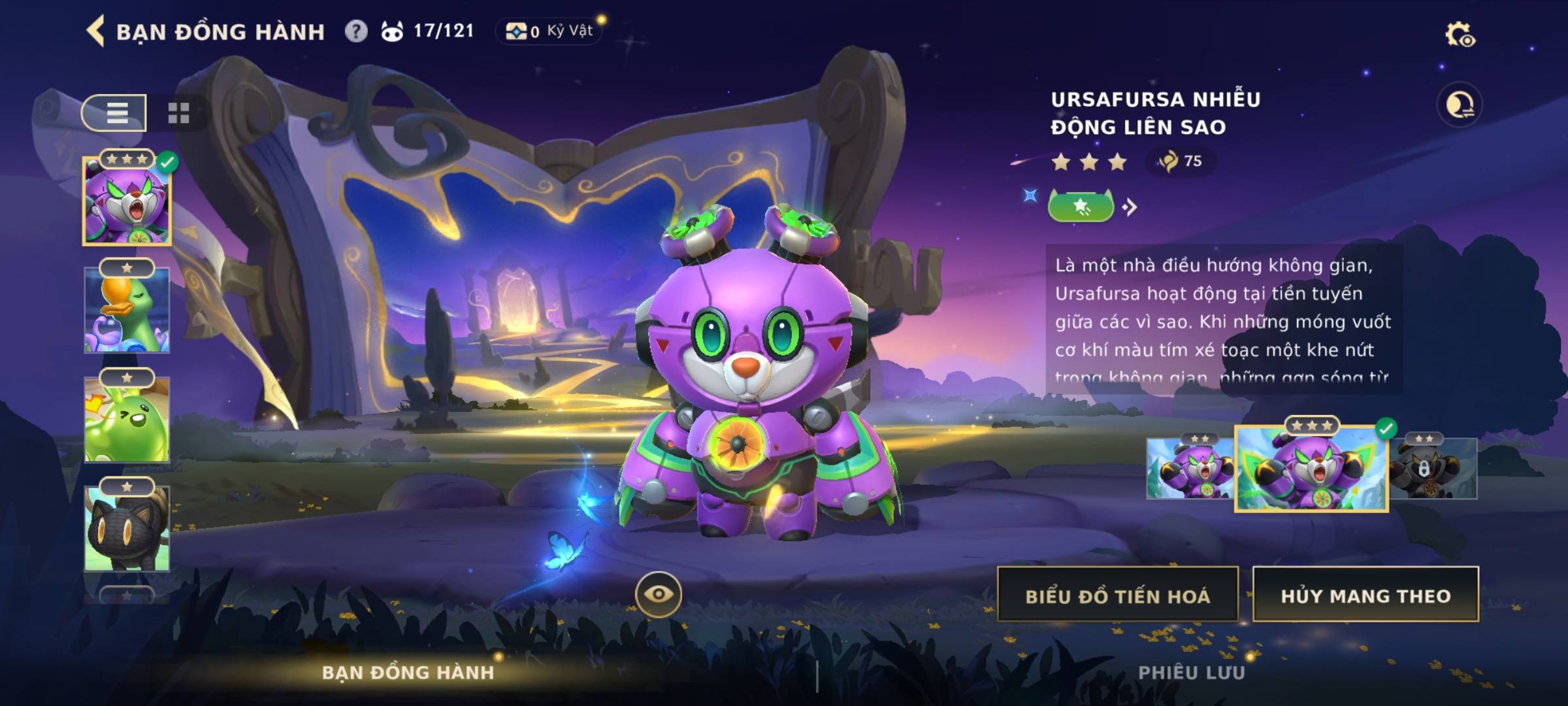Switch to list view layout
This screenshot has width=1568, height=706.
[115, 113]
